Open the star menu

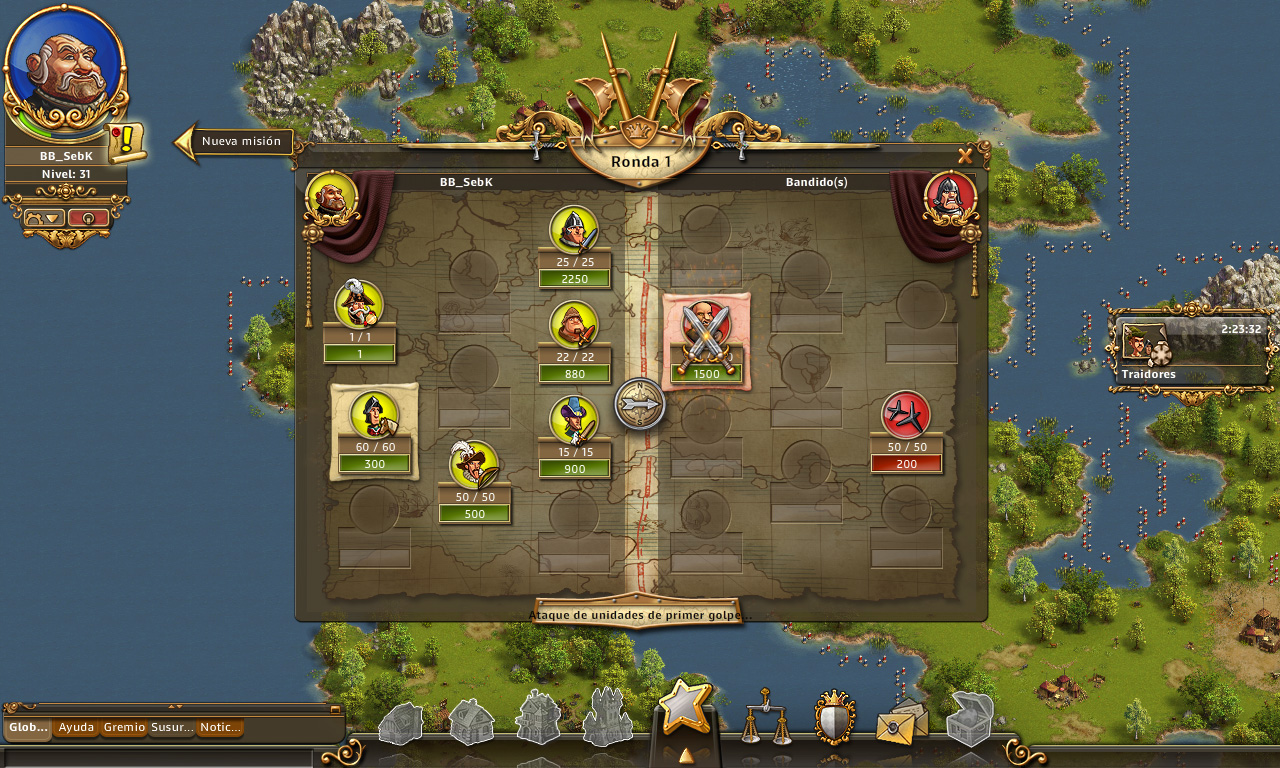tap(685, 706)
